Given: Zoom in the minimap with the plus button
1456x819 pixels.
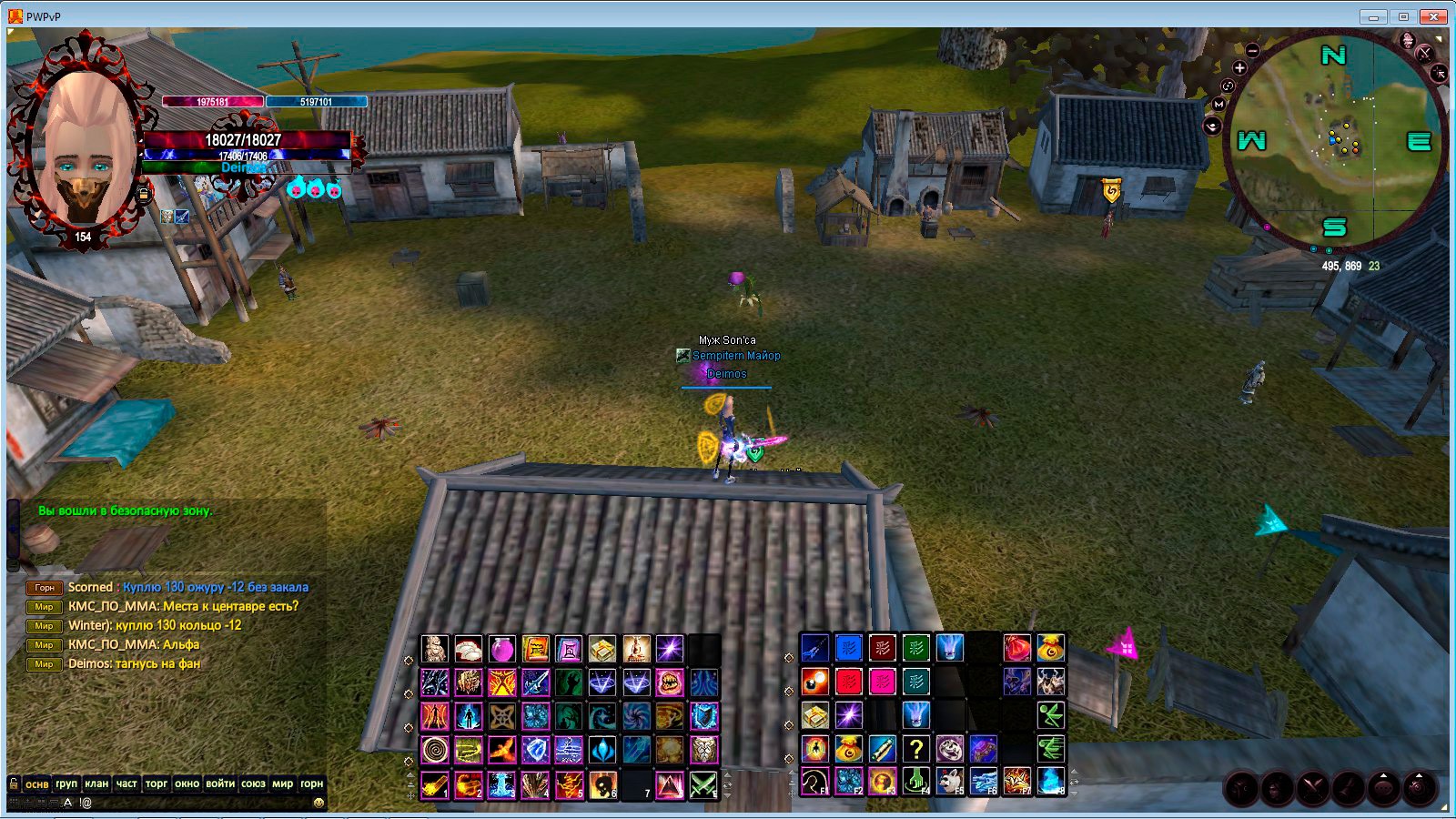Looking at the screenshot, I should pyautogui.click(x=1239, y=67).
